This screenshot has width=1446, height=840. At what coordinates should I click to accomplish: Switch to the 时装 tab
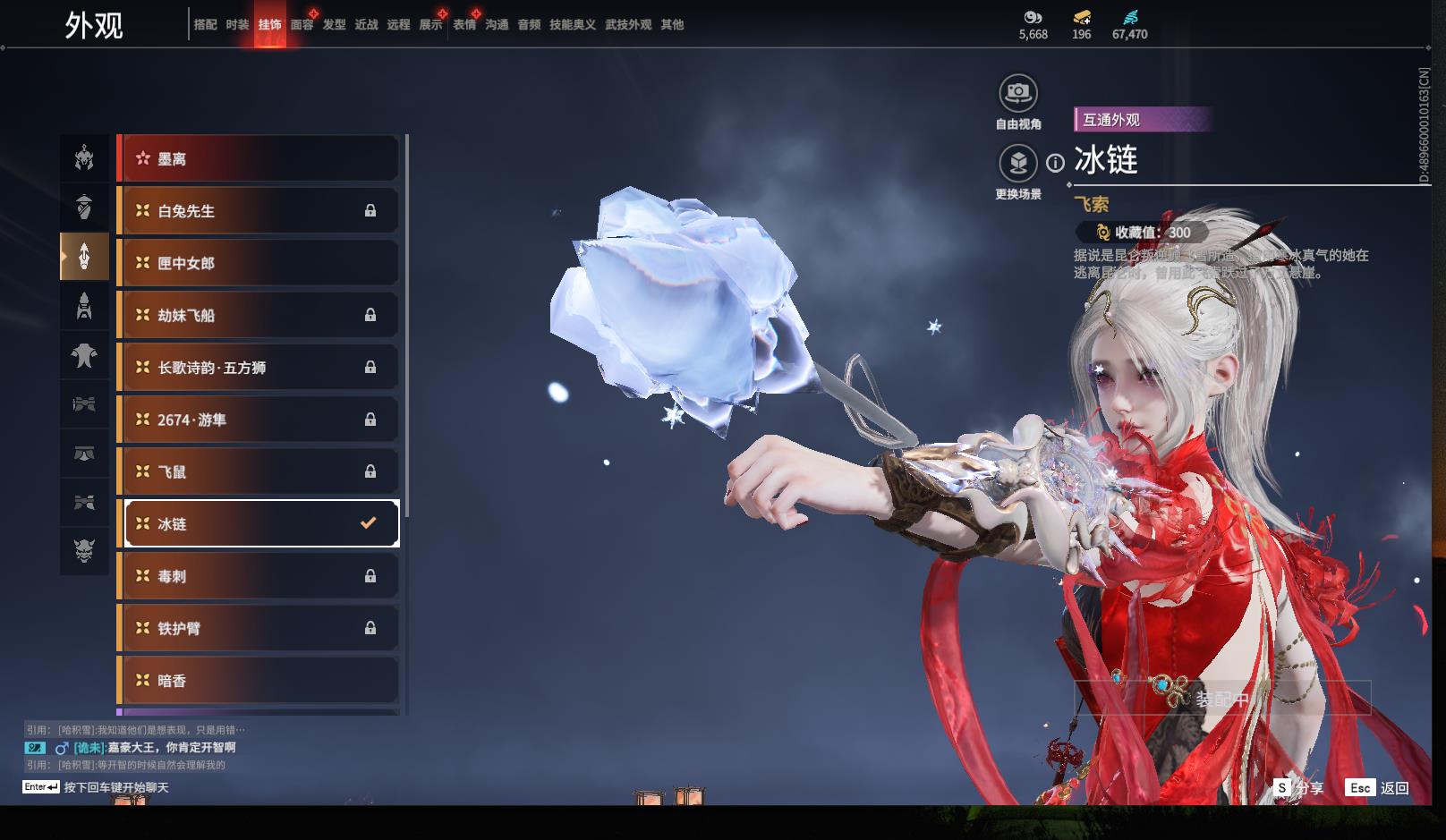tap(237, 25)
